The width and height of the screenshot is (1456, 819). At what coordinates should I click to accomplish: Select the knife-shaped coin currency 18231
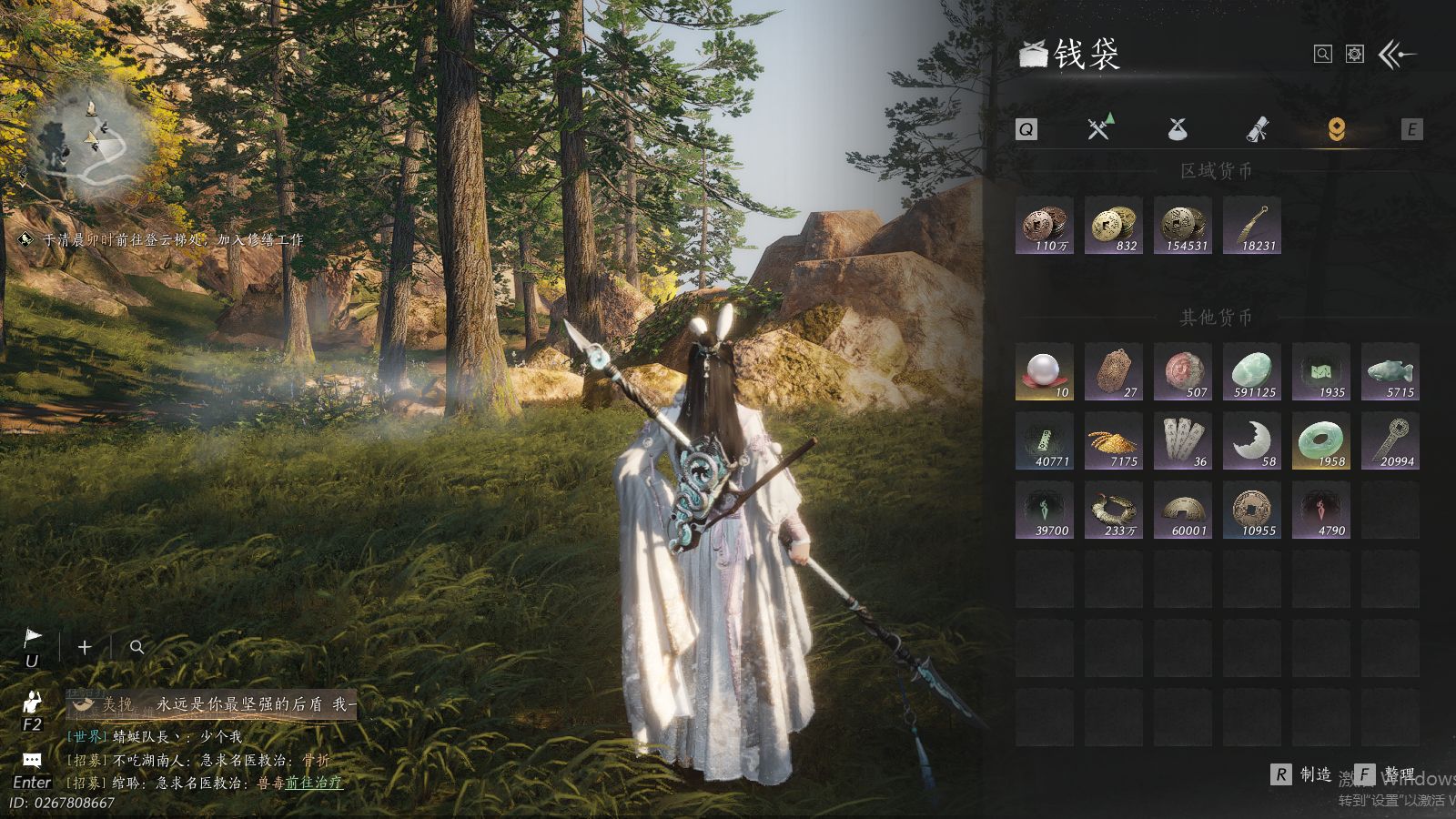1252,225
